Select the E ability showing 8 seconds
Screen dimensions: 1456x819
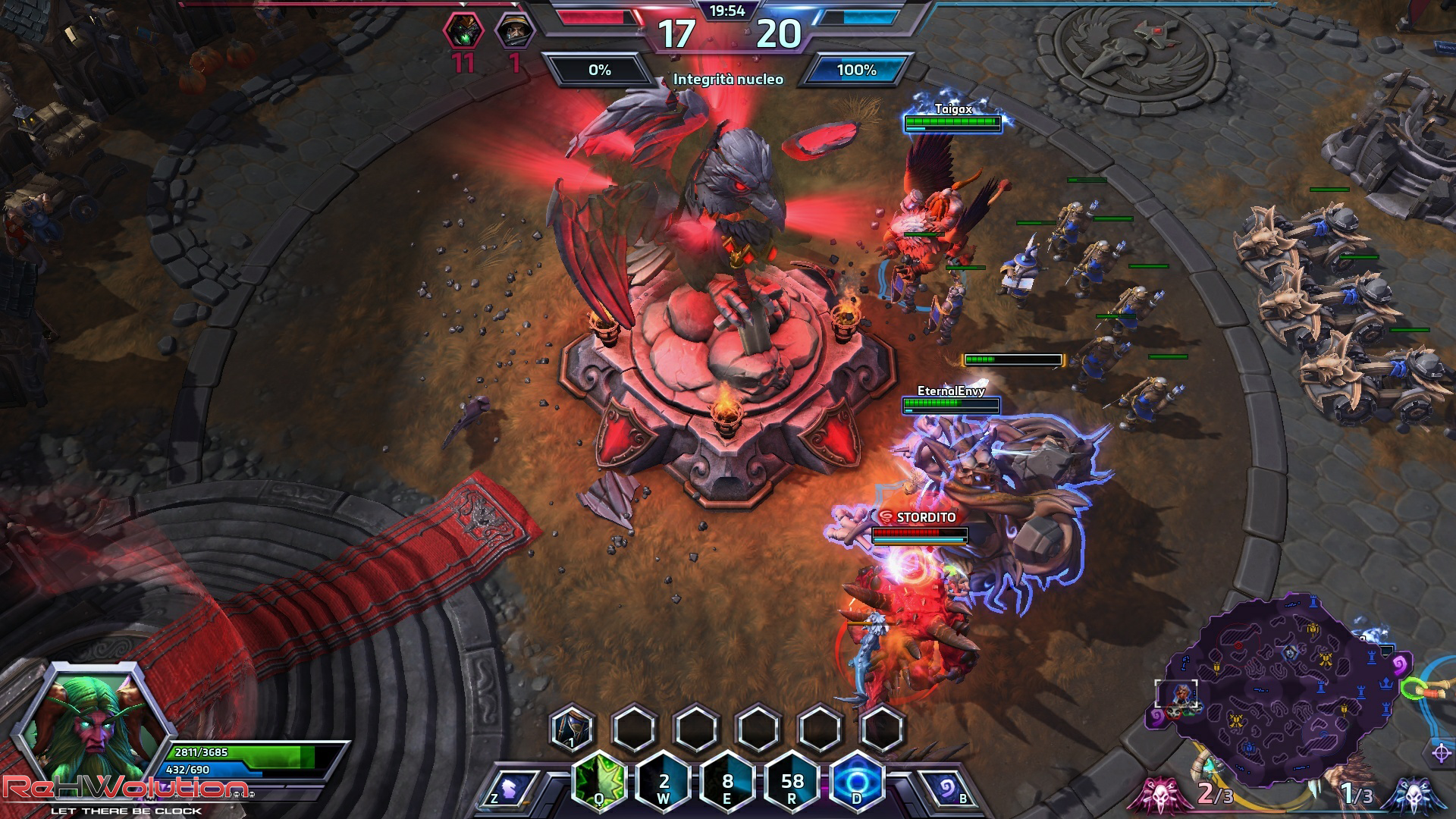728,781
